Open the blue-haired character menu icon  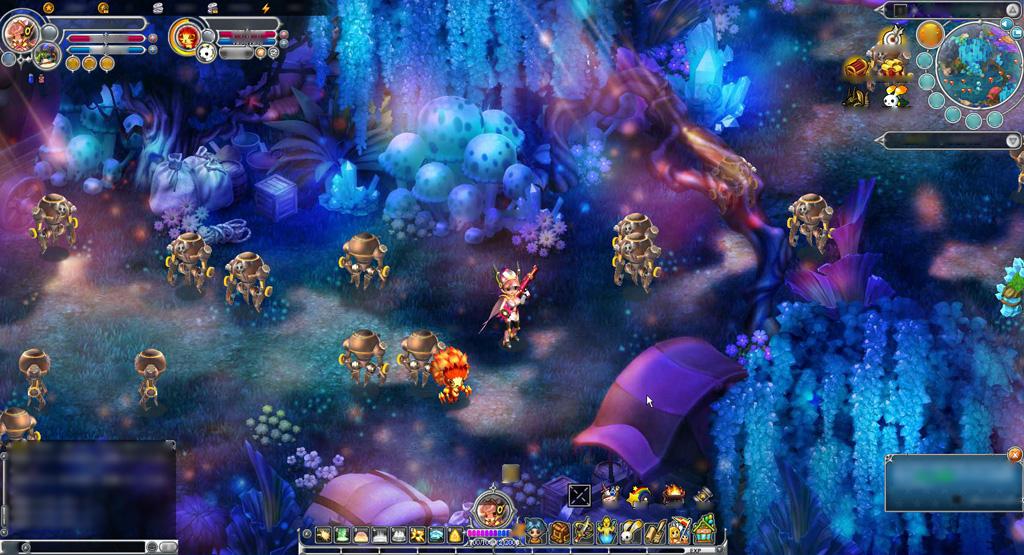535,530
